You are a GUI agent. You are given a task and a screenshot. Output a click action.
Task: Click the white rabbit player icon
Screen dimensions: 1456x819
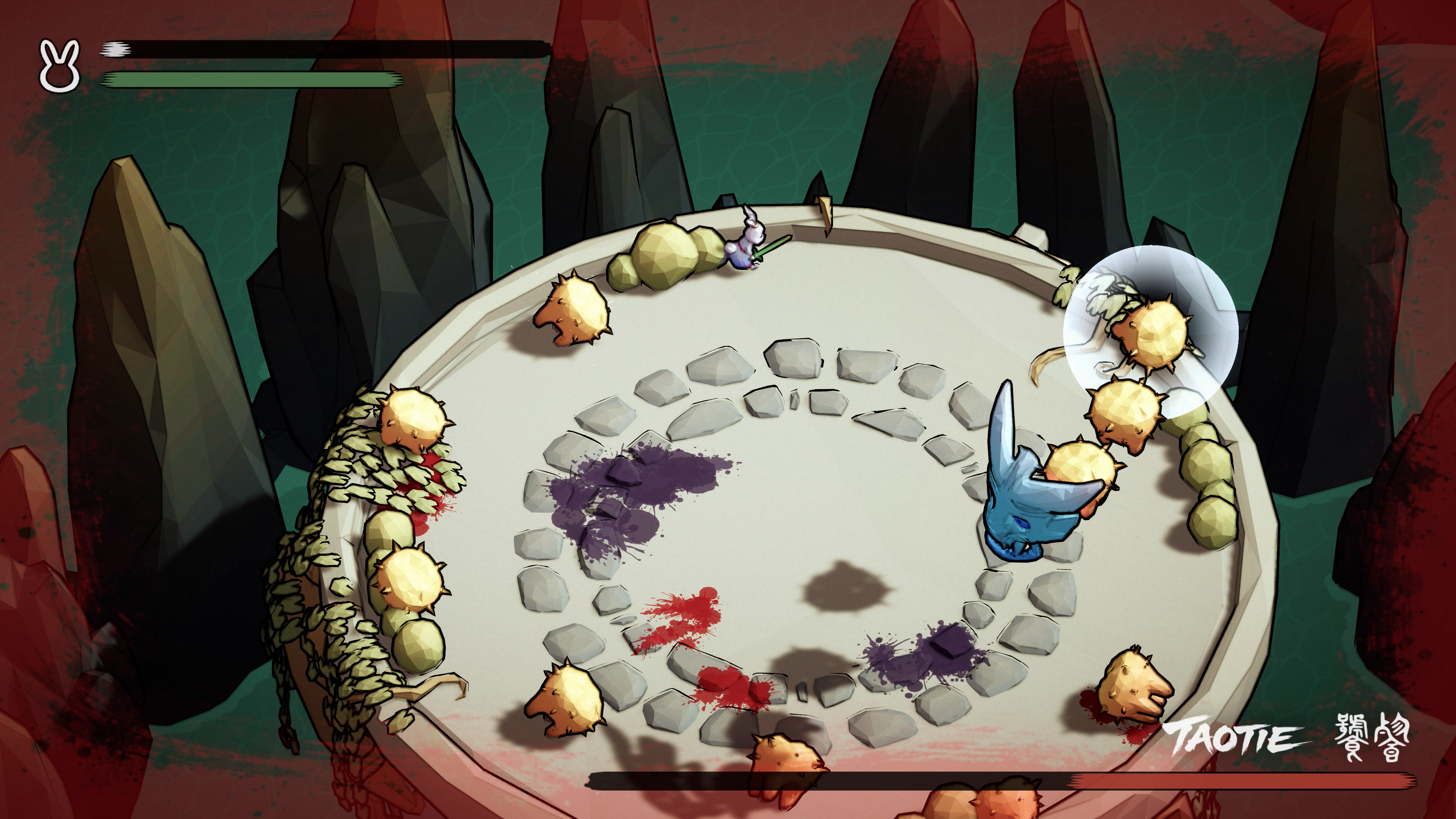(60, 66)
